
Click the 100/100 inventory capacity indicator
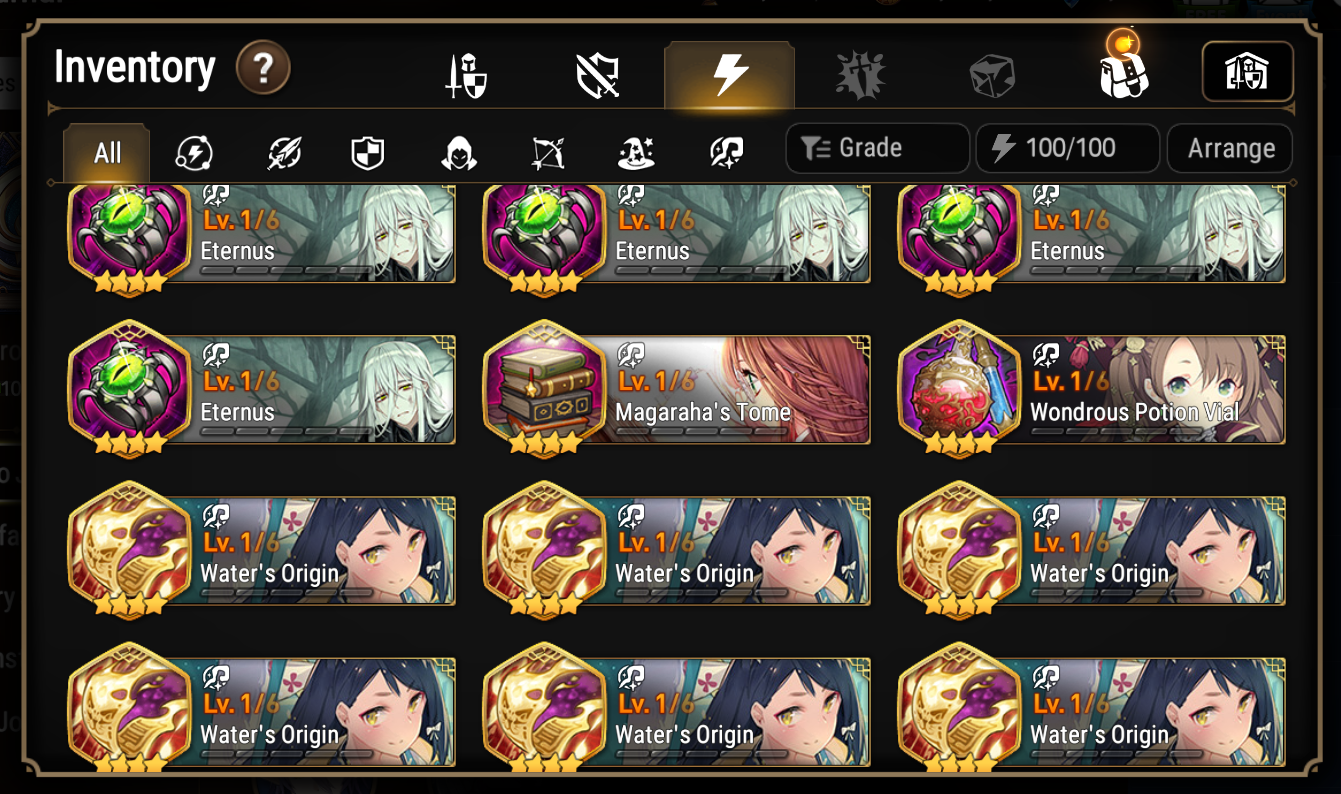pyautogui.click(x=1068, y=147)
